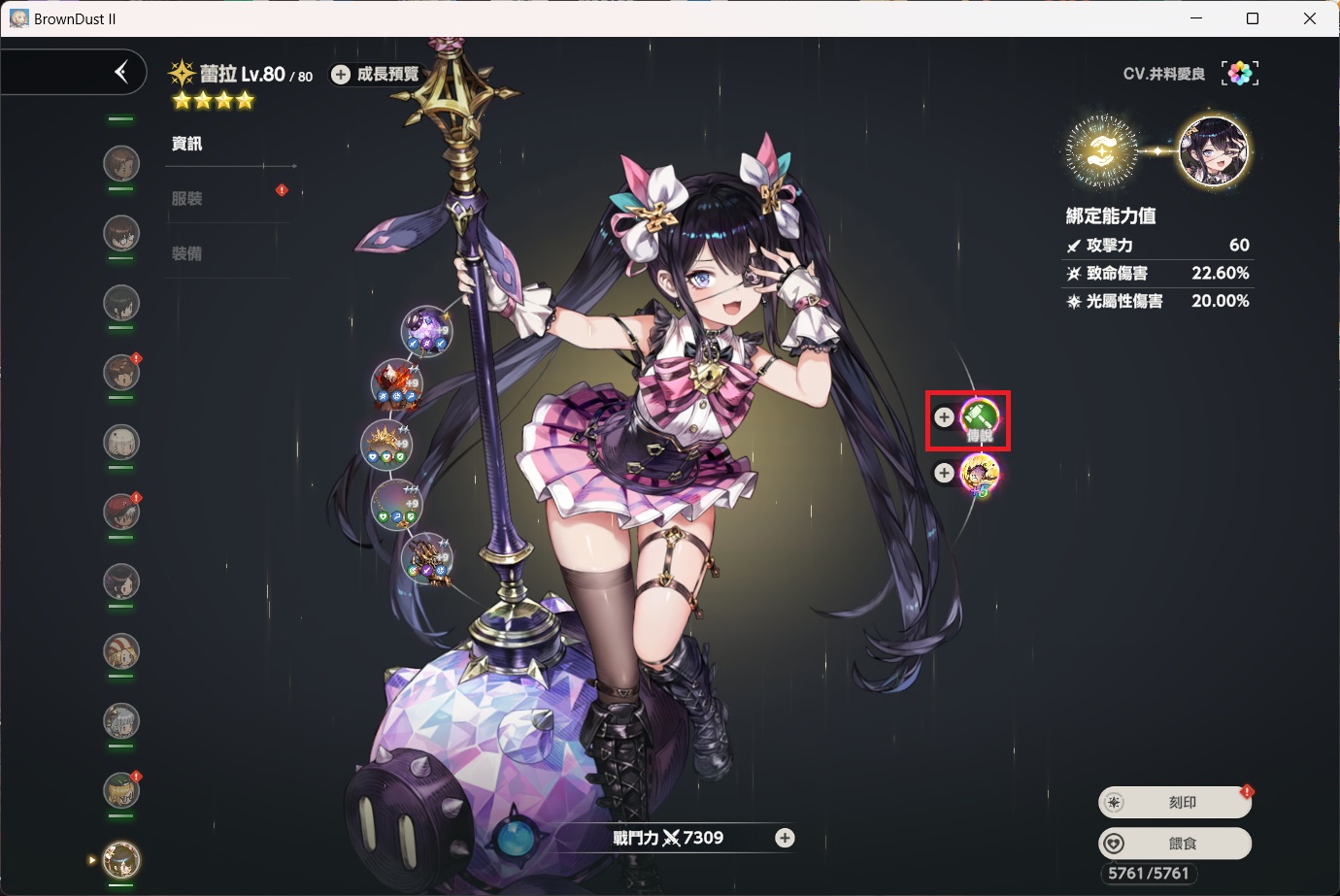
Task: Click the 餵食 feed button
Action: [1175, 844]
